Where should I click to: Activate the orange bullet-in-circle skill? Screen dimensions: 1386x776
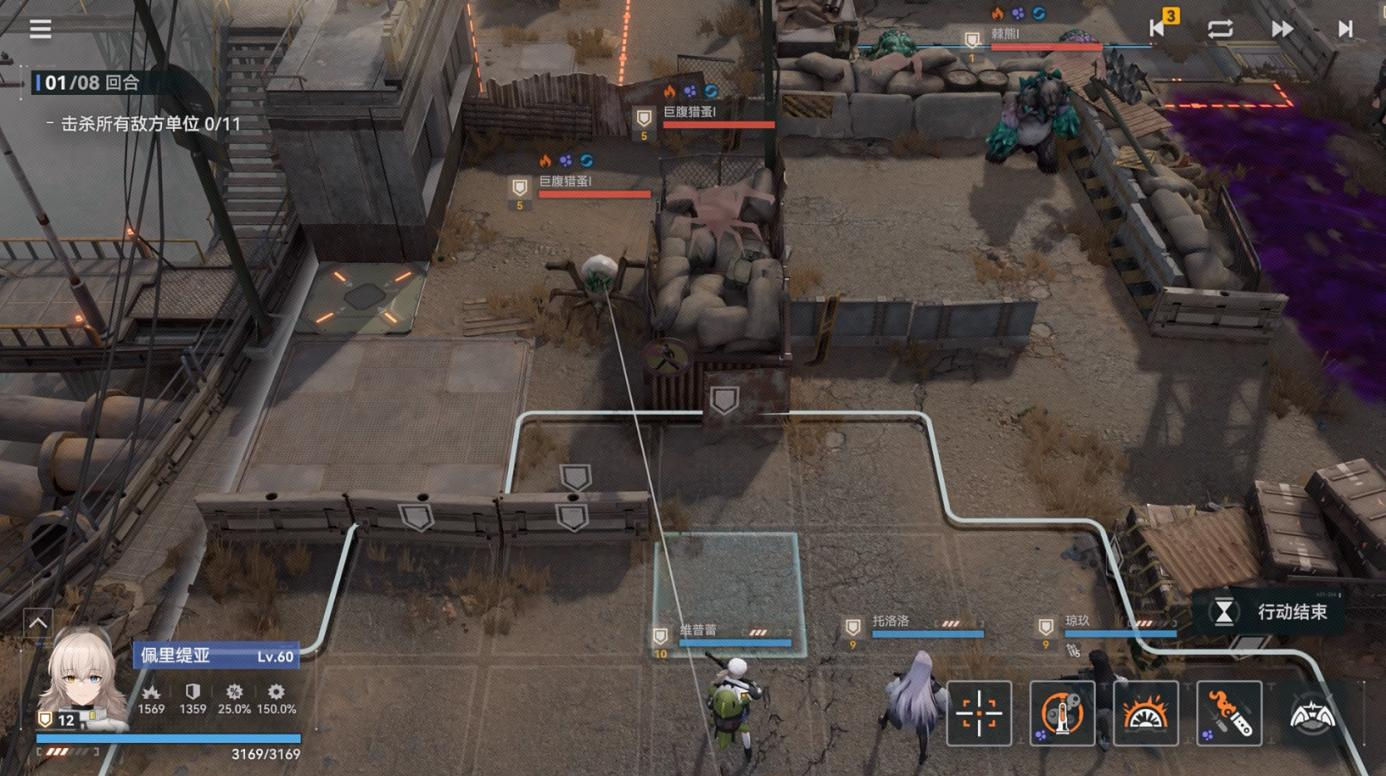1062,714
